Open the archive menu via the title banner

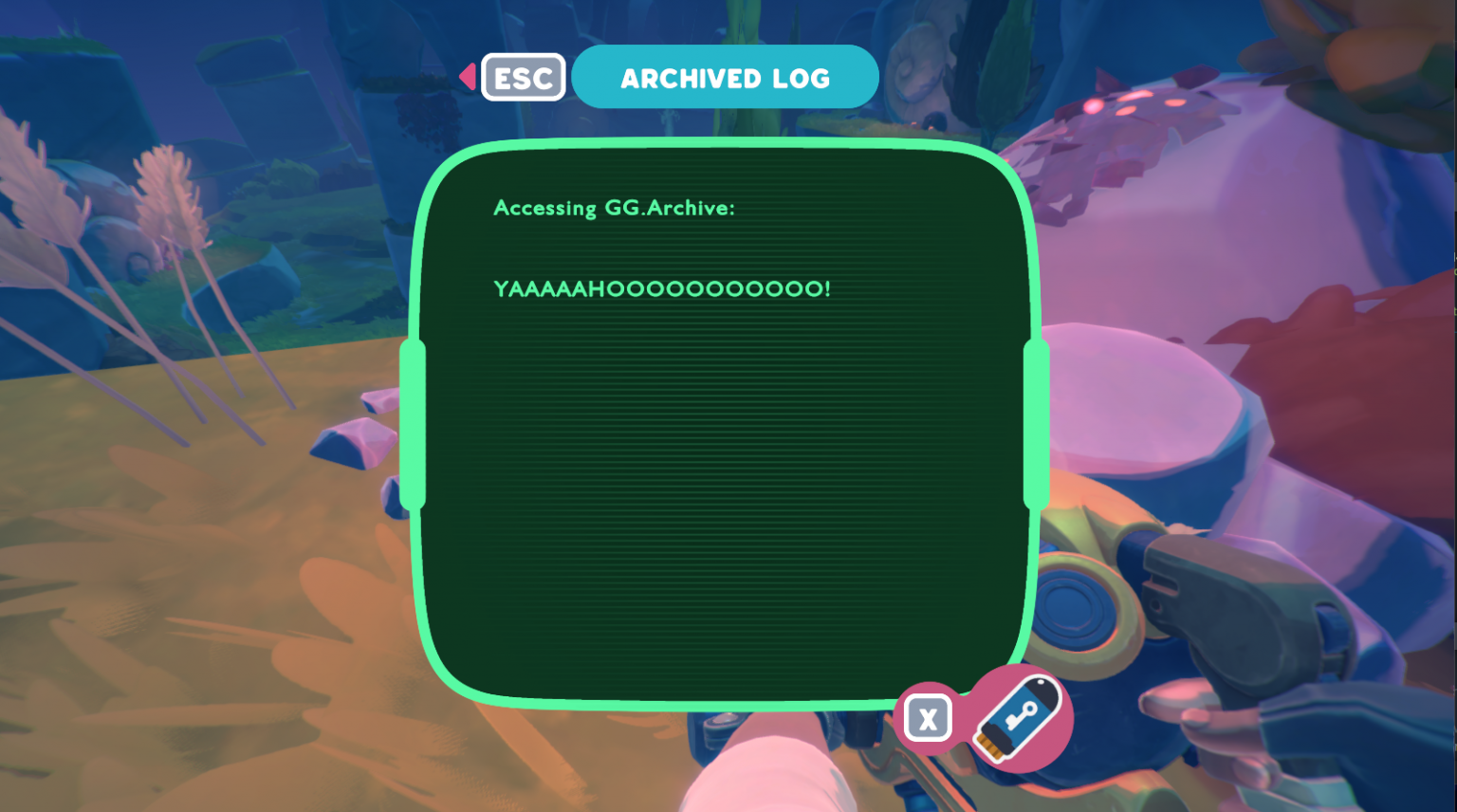point(726,77)
